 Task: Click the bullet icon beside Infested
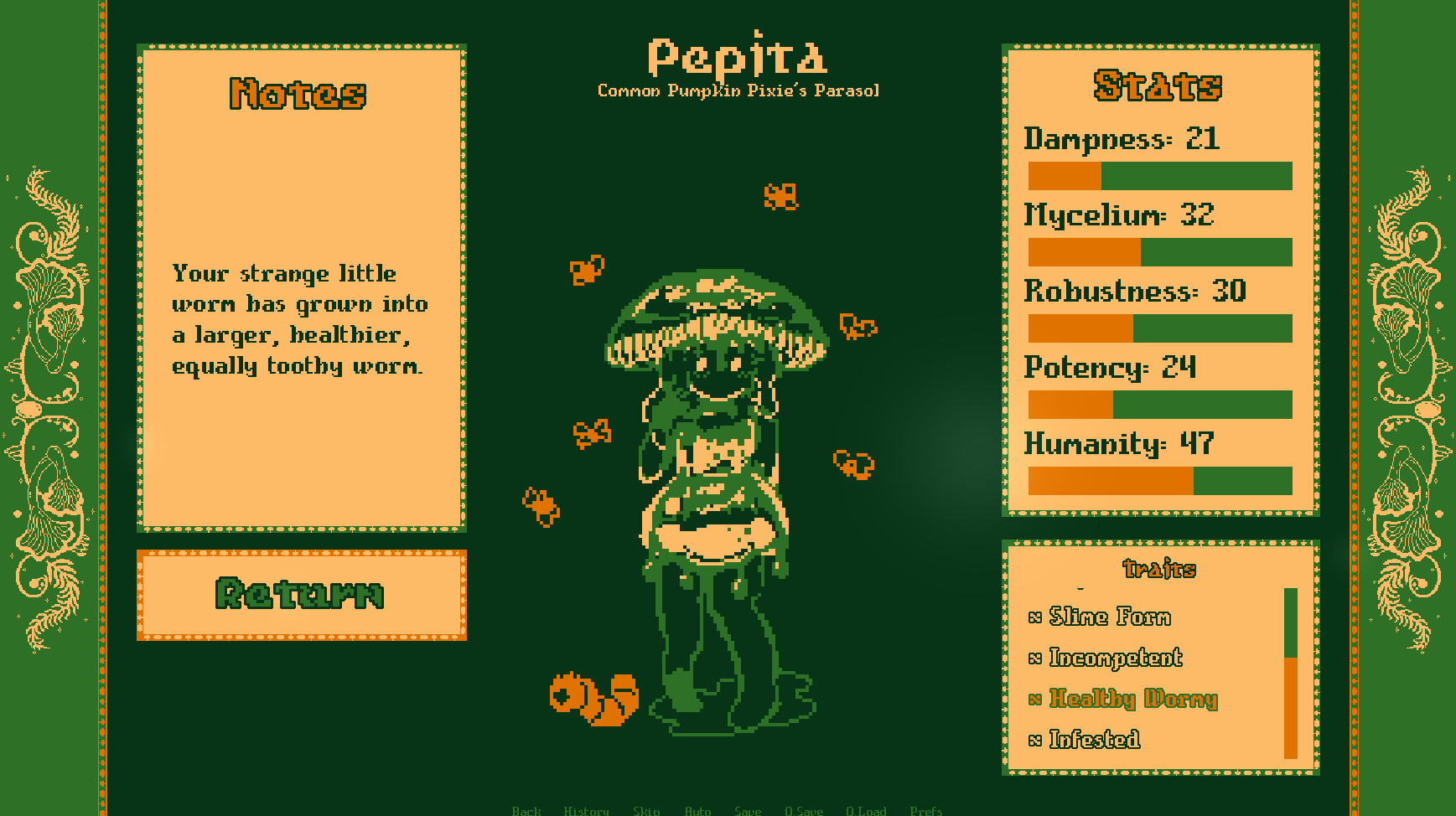[x=1035, y=741]
